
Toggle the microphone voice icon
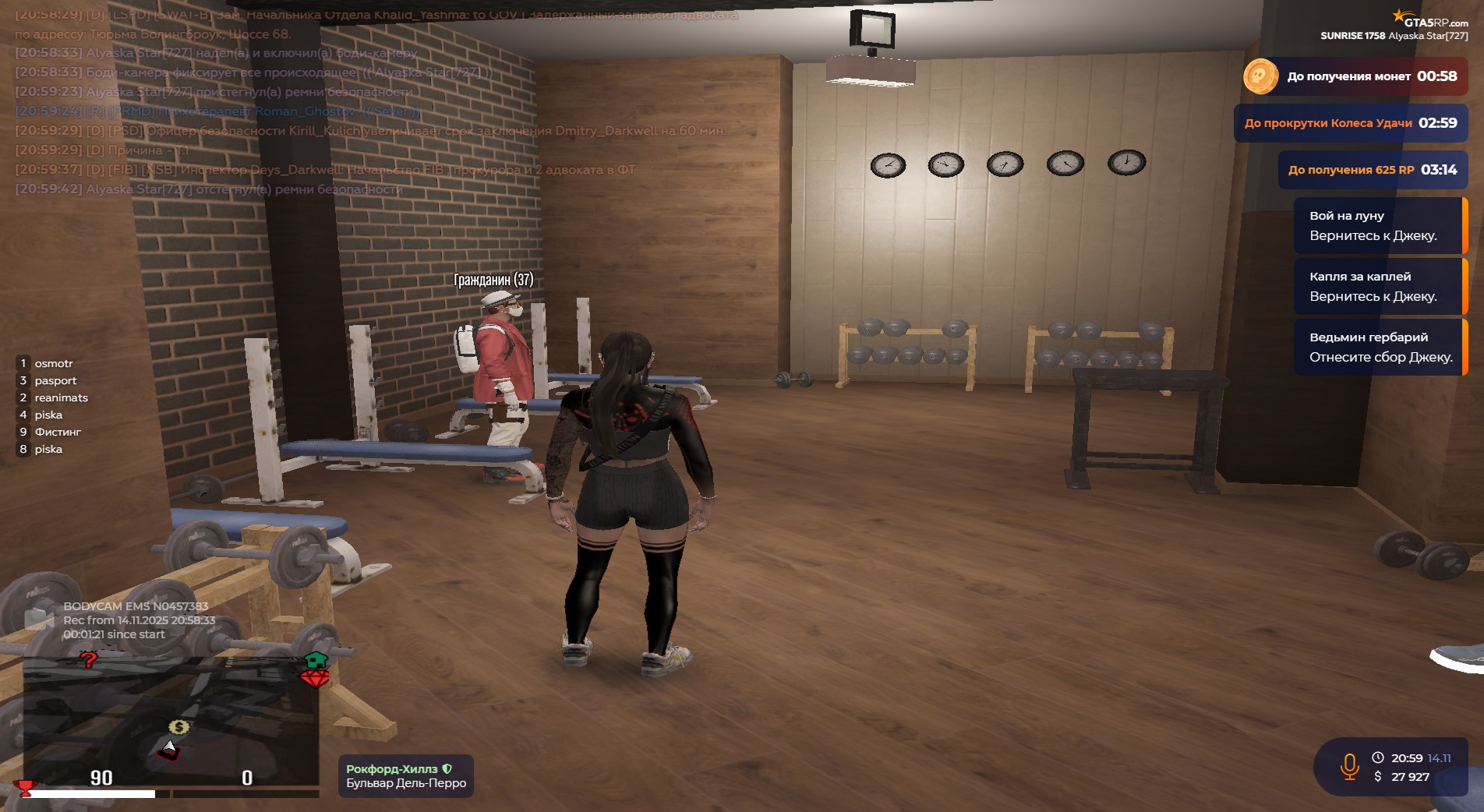[1349, 767]
